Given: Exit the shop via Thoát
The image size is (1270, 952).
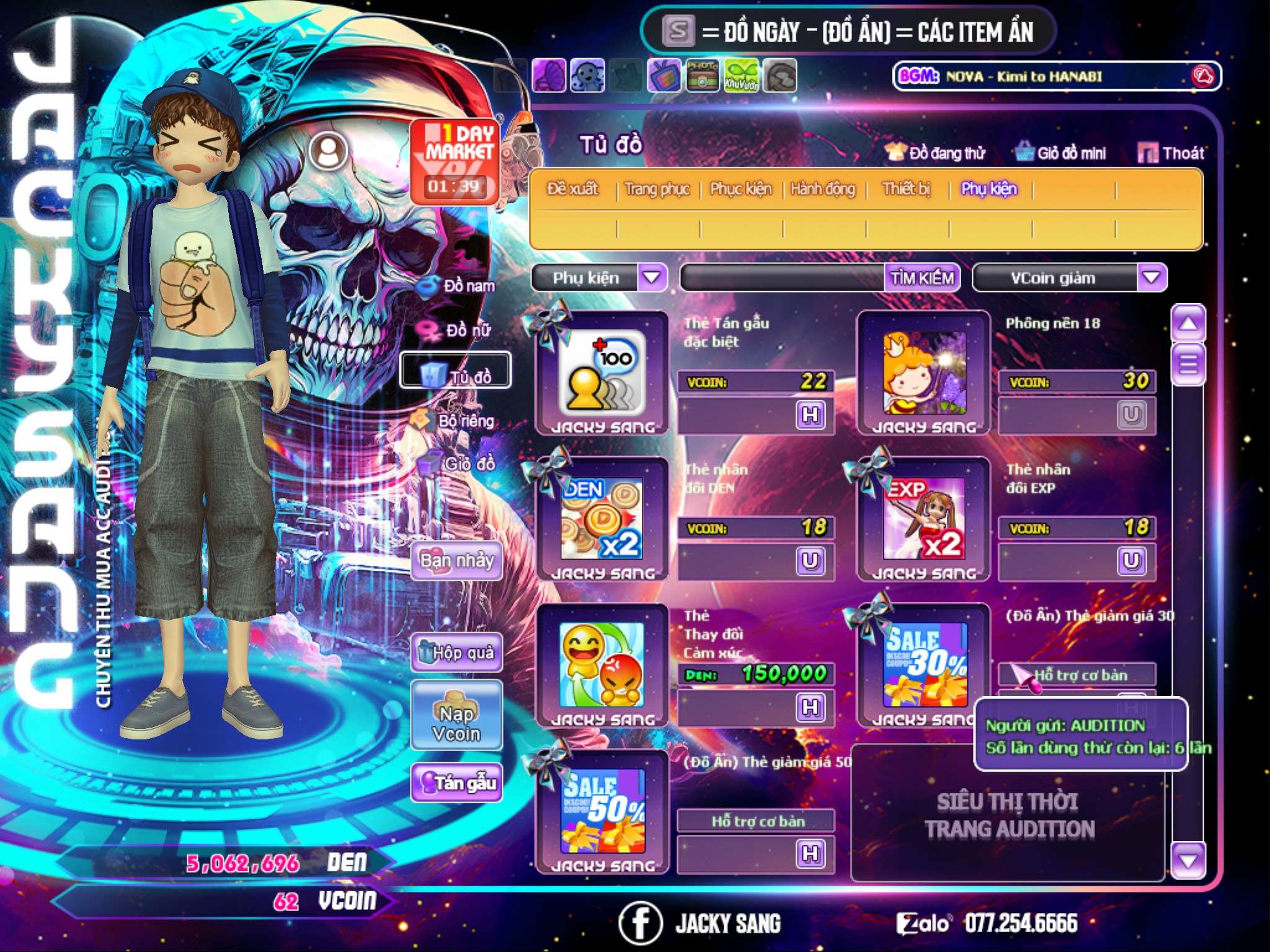Looking at the screenshot, I should coord(1171,153).
